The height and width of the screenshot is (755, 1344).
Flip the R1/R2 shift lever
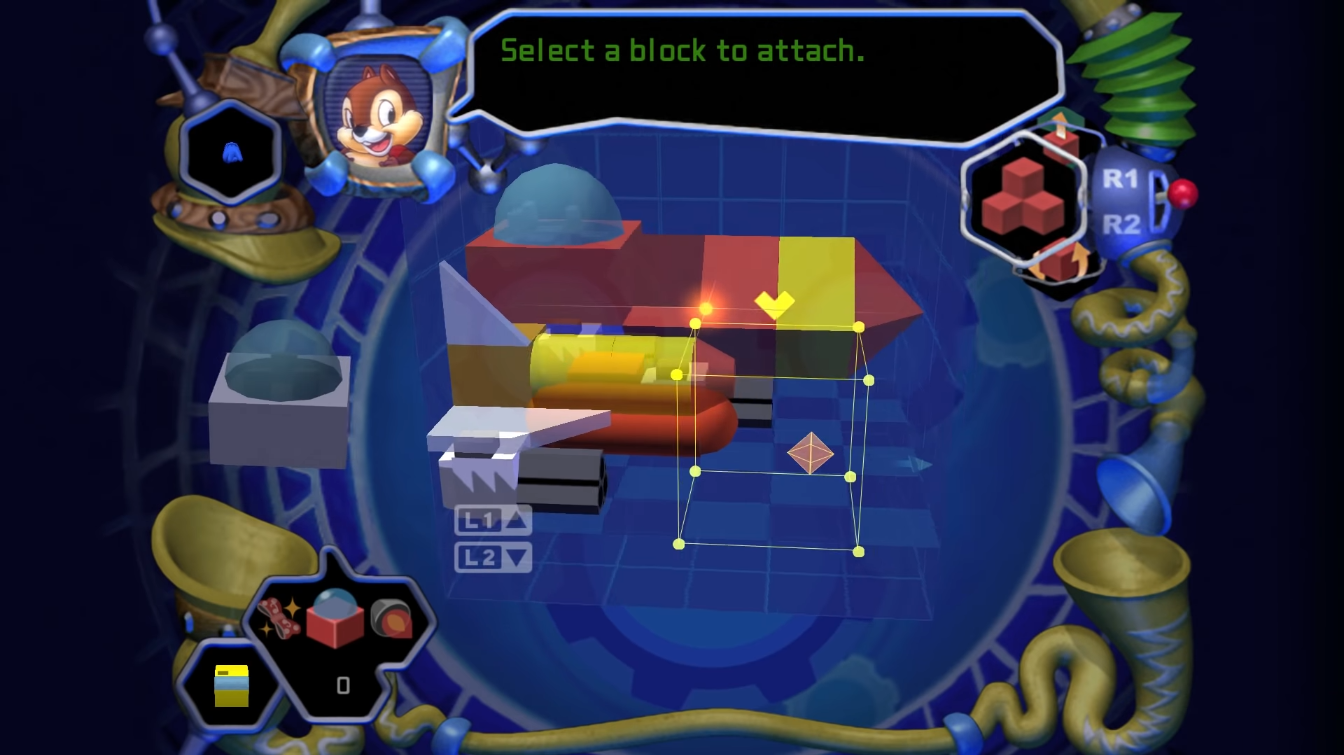coord(1158,196)
